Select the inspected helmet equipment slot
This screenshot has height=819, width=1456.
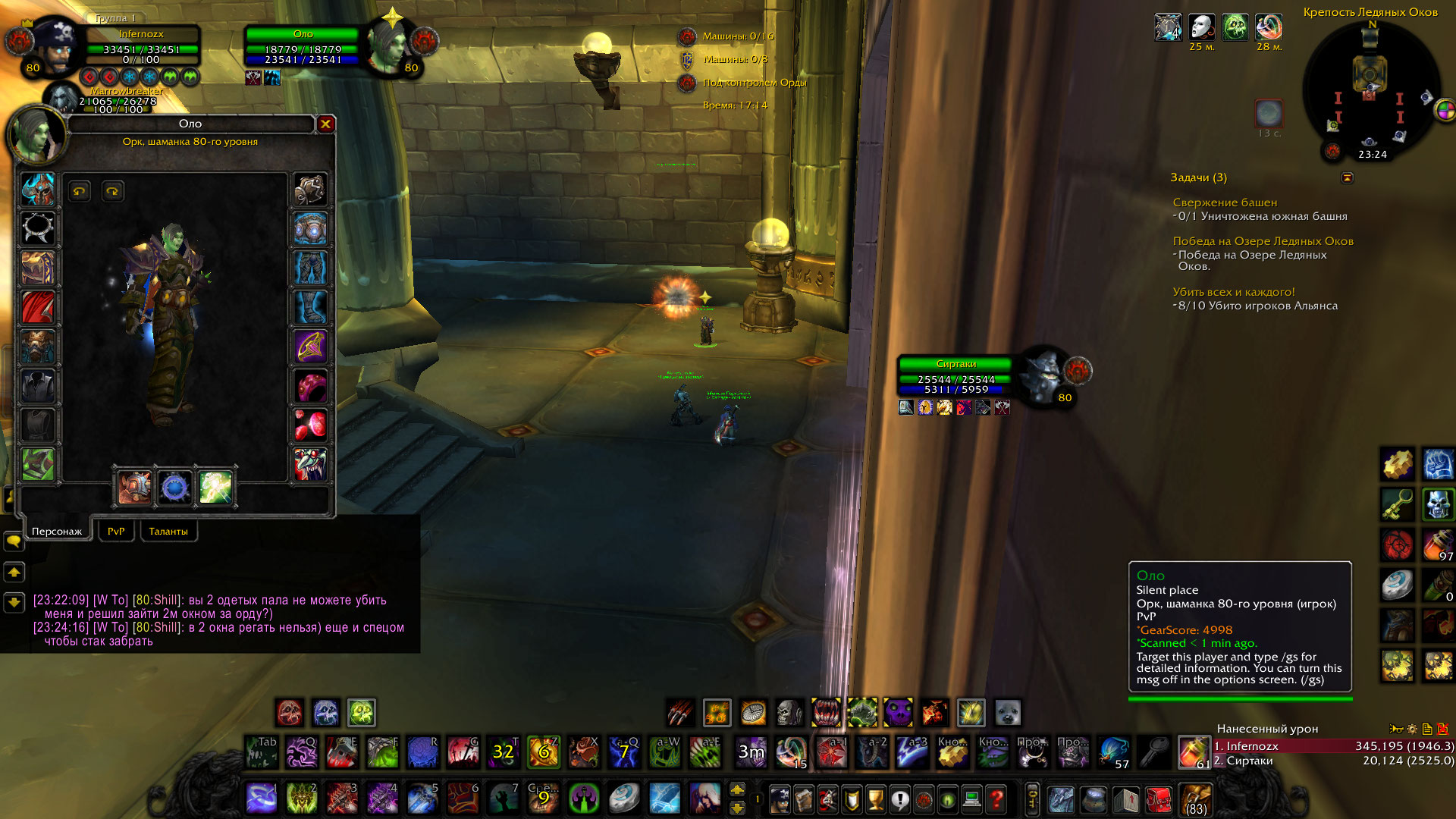point(37,190)
